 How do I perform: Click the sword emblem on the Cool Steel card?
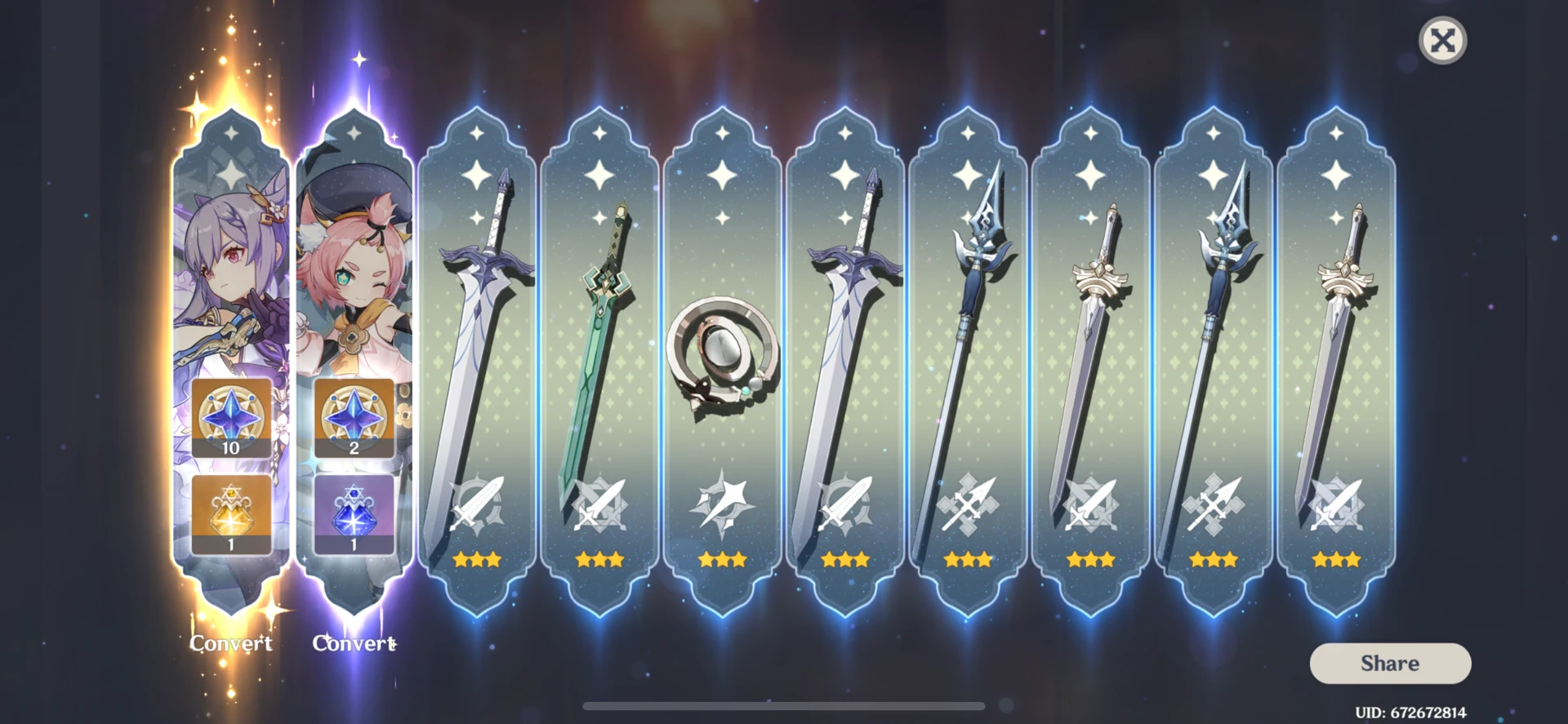(x=476, y=506)
